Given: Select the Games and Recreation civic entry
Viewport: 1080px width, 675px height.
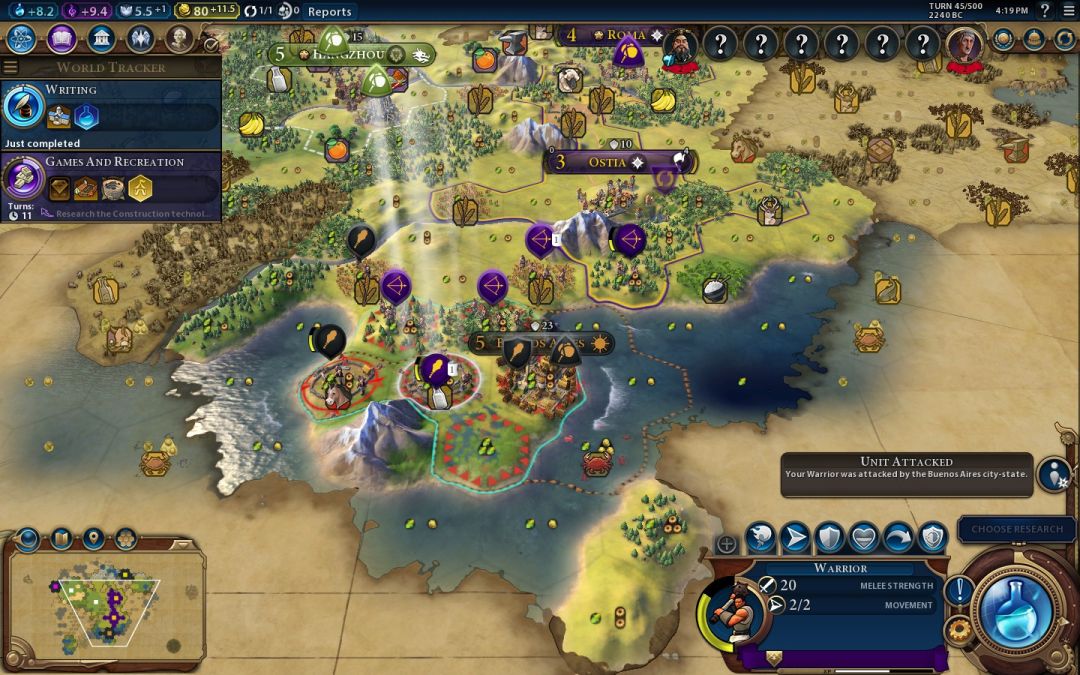Looking at the screenshot, I should point(110,180).
